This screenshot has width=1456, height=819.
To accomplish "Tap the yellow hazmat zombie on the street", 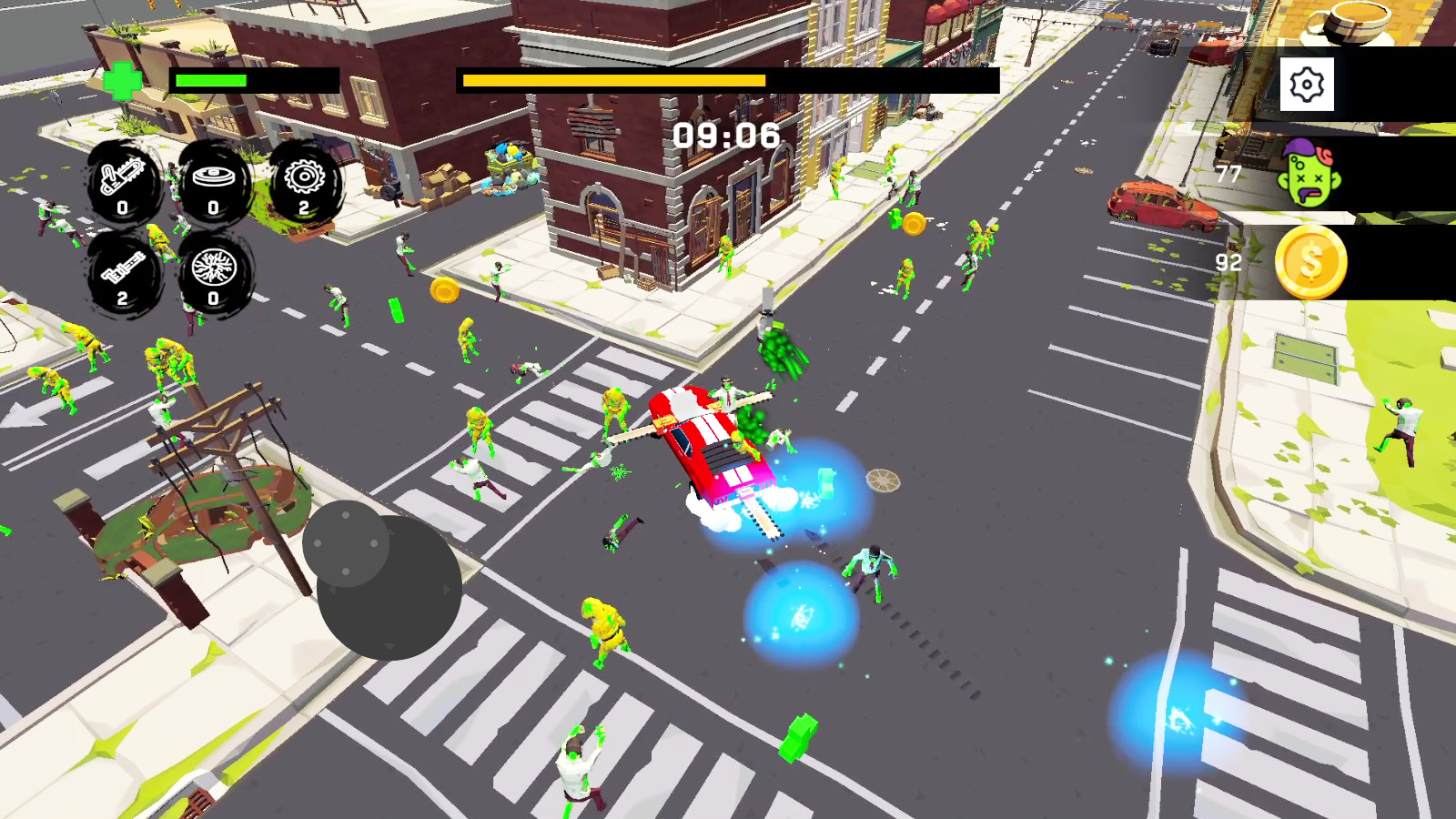I will tap(605, 628).
